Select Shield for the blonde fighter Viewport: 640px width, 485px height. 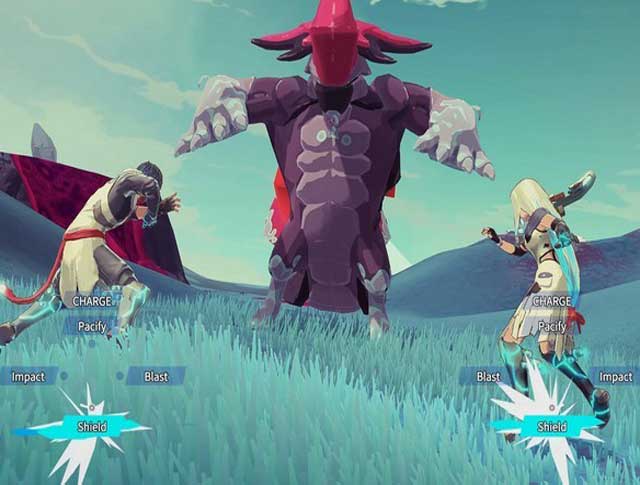(552, 427)
